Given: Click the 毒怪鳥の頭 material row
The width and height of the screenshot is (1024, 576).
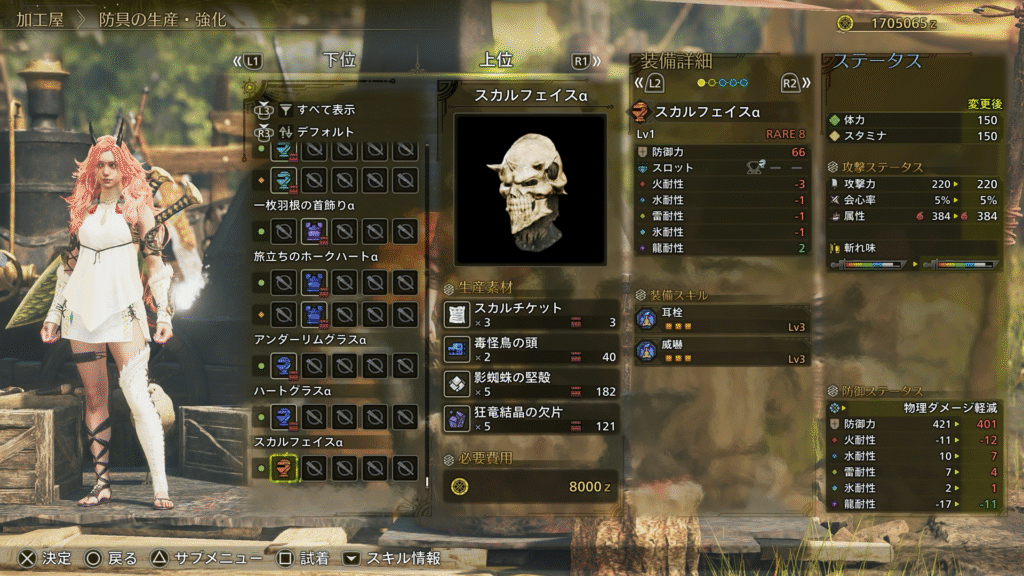Looking at the screenshot, I should [x=531, y=349].
